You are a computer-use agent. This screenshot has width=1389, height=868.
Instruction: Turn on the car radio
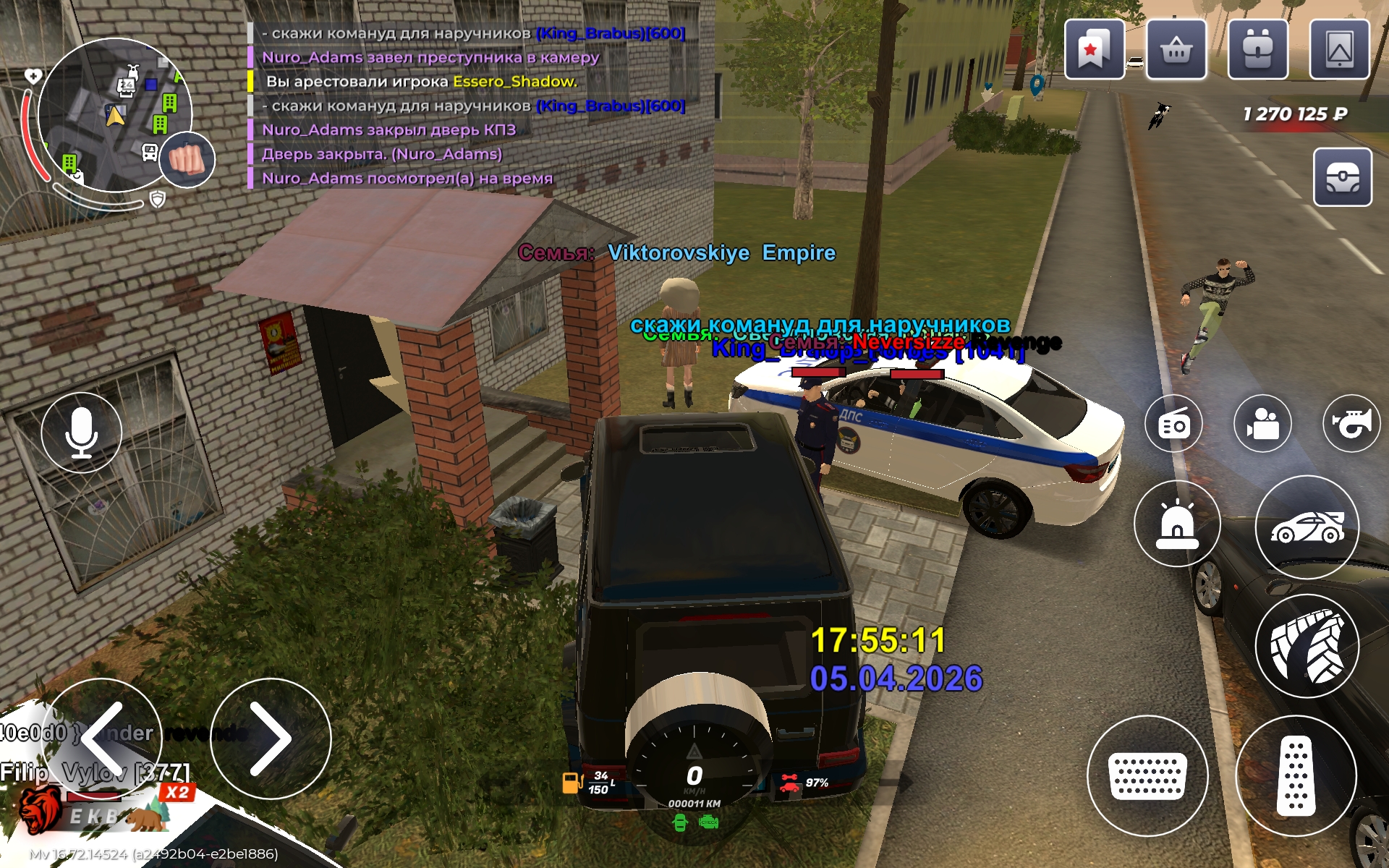(1173, 425)
